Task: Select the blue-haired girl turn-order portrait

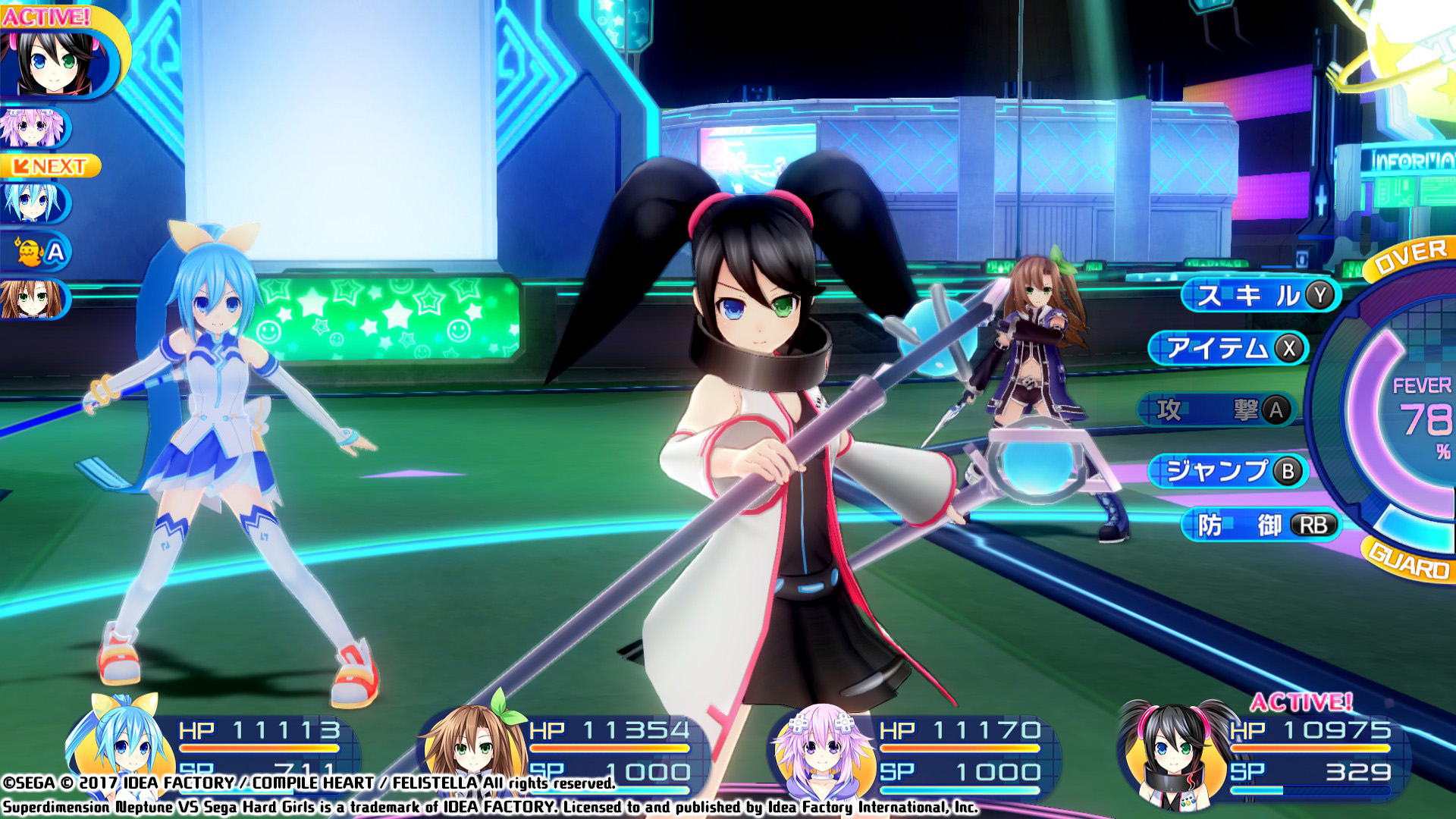Action: (34, 202)
